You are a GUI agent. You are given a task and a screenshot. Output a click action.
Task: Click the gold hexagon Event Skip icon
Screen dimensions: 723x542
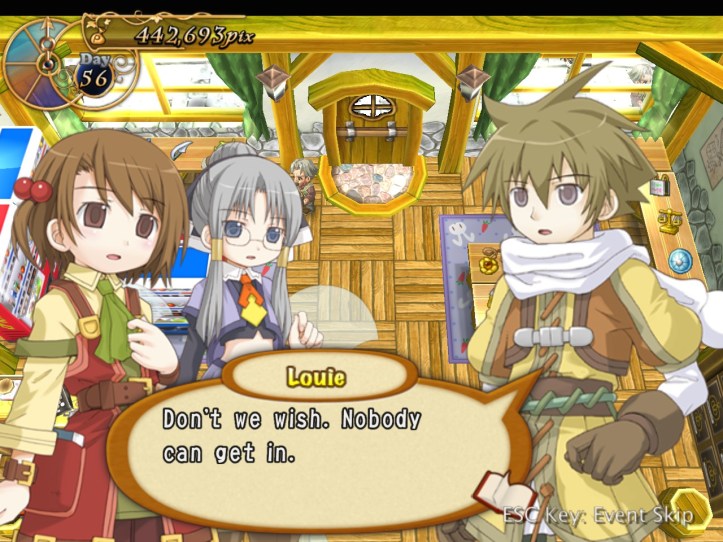click(689, 508)
